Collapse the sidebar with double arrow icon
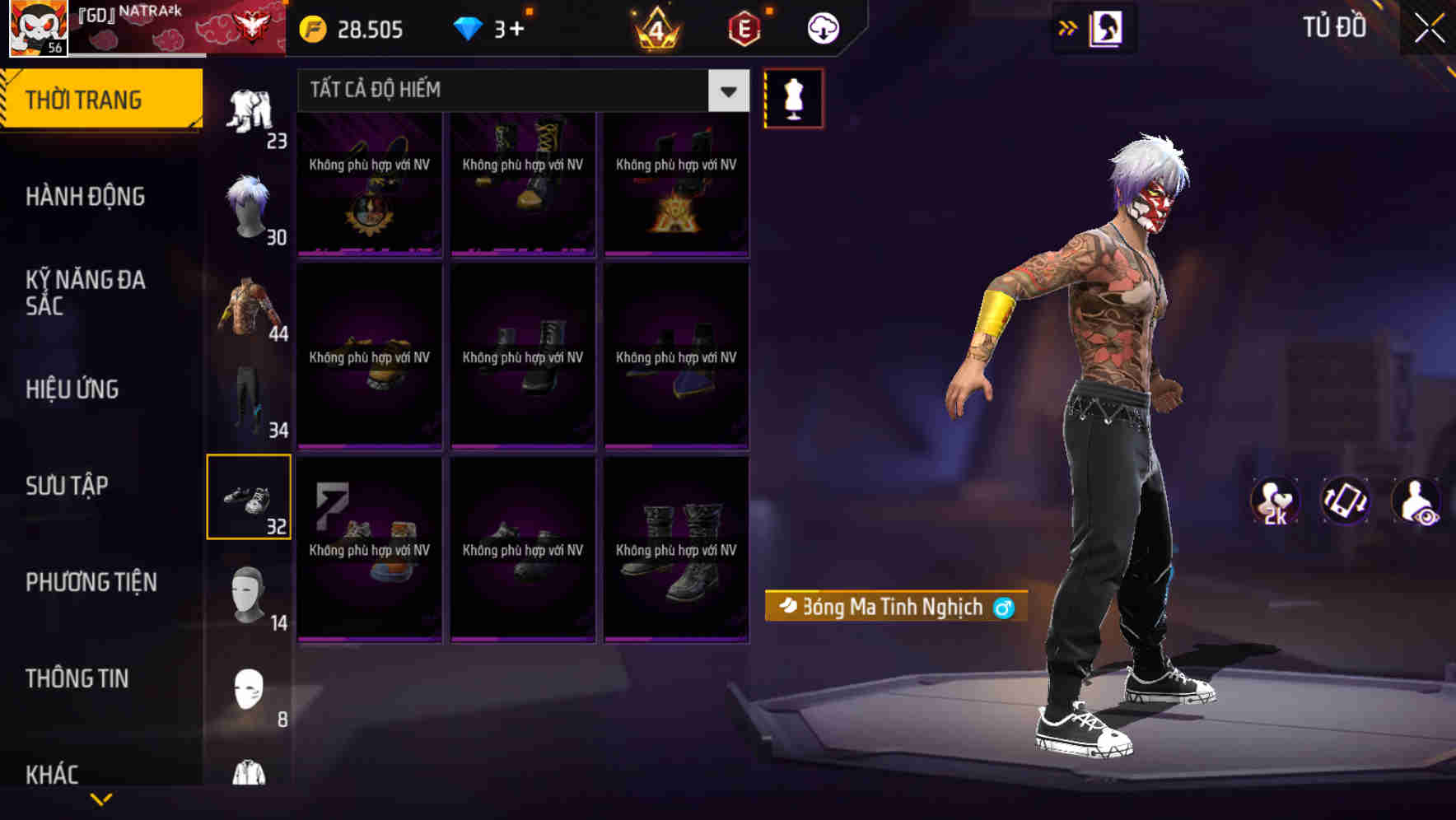Image resolution: width=1456 pixels, height=820 pixels. [1067, 27]
